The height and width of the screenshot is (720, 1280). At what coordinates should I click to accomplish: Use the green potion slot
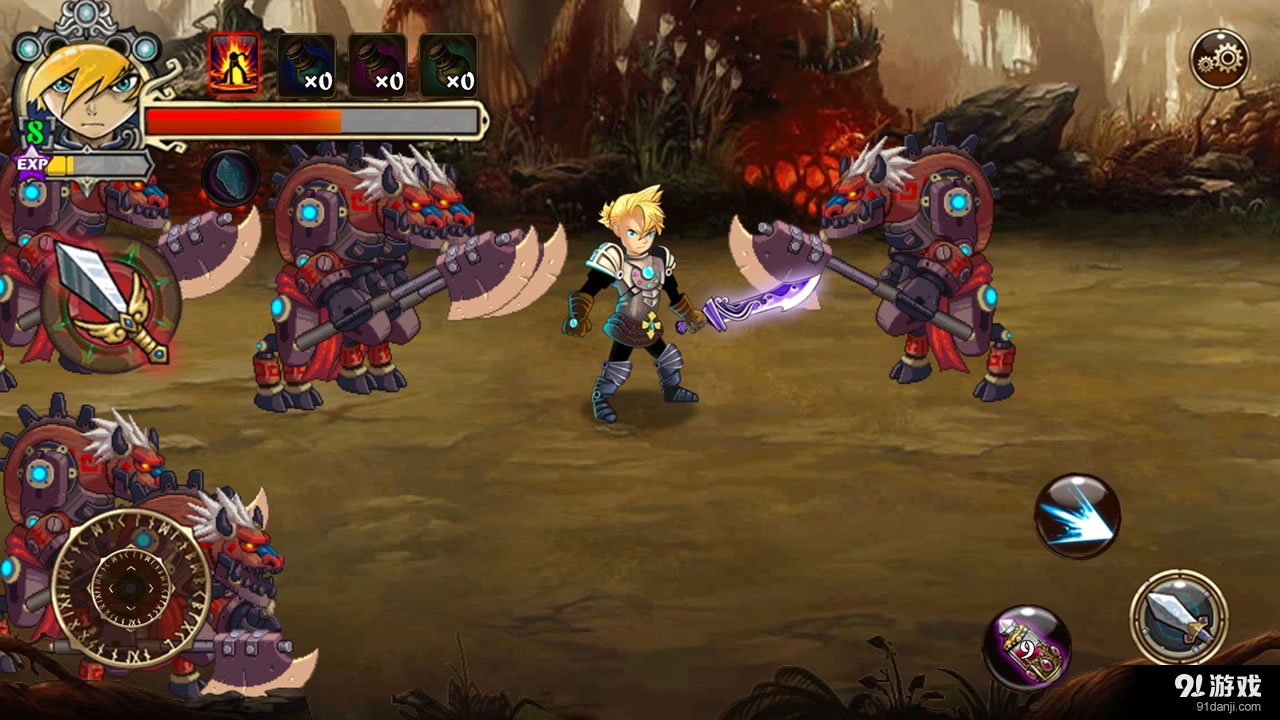point(448,65)
